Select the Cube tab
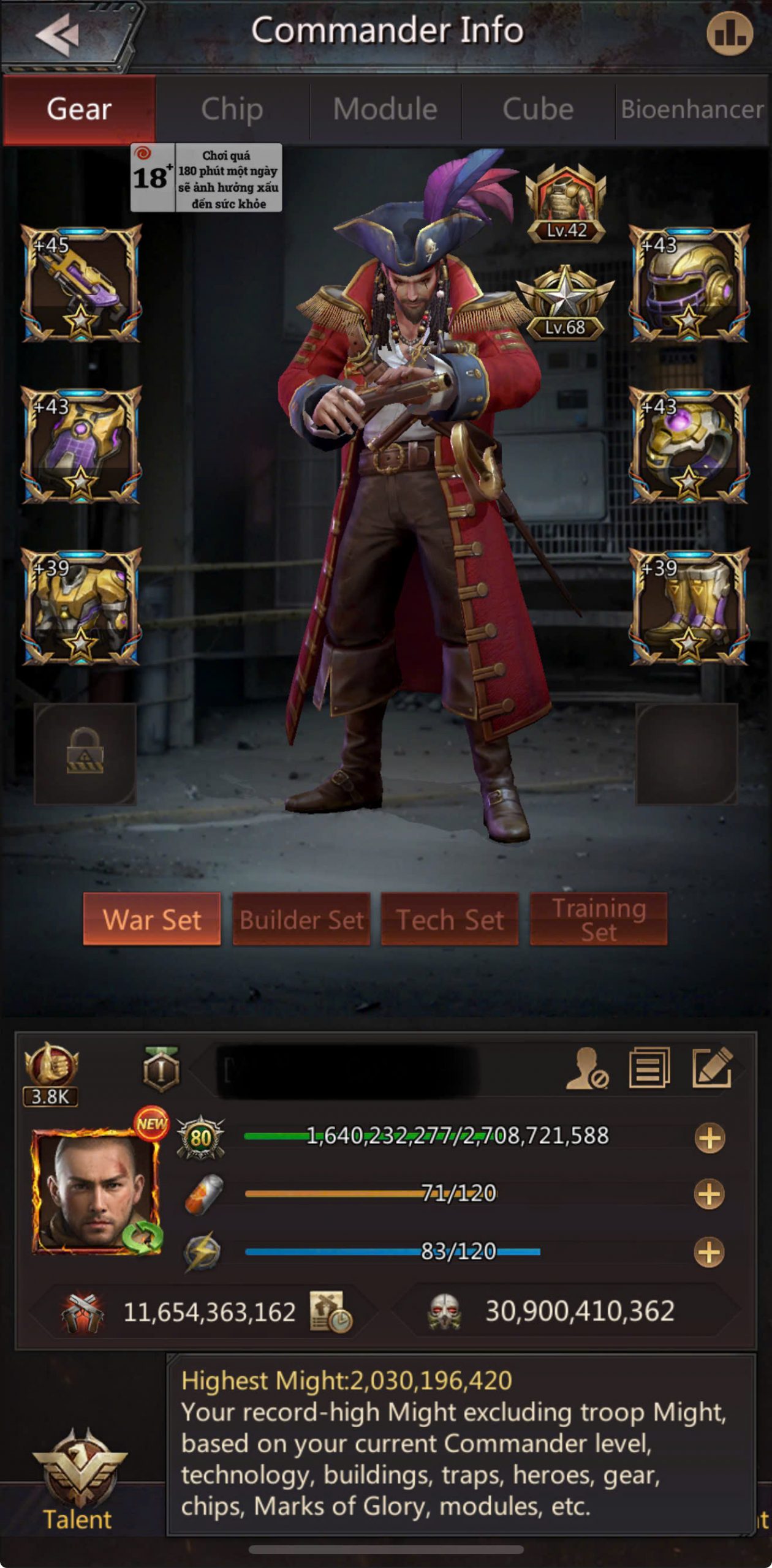772x1568 pixels. (x=538, y=110)
